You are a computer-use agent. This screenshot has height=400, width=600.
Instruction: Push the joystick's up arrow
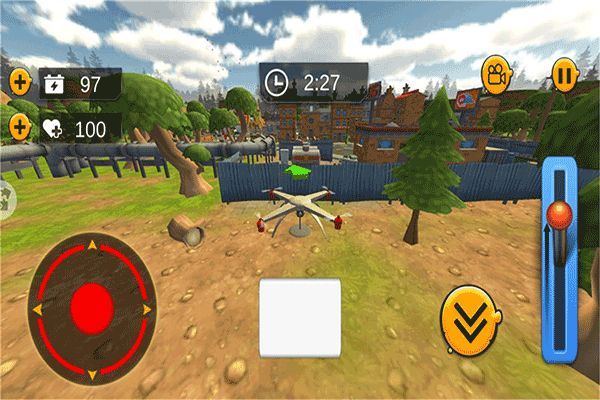pos(93,244)
